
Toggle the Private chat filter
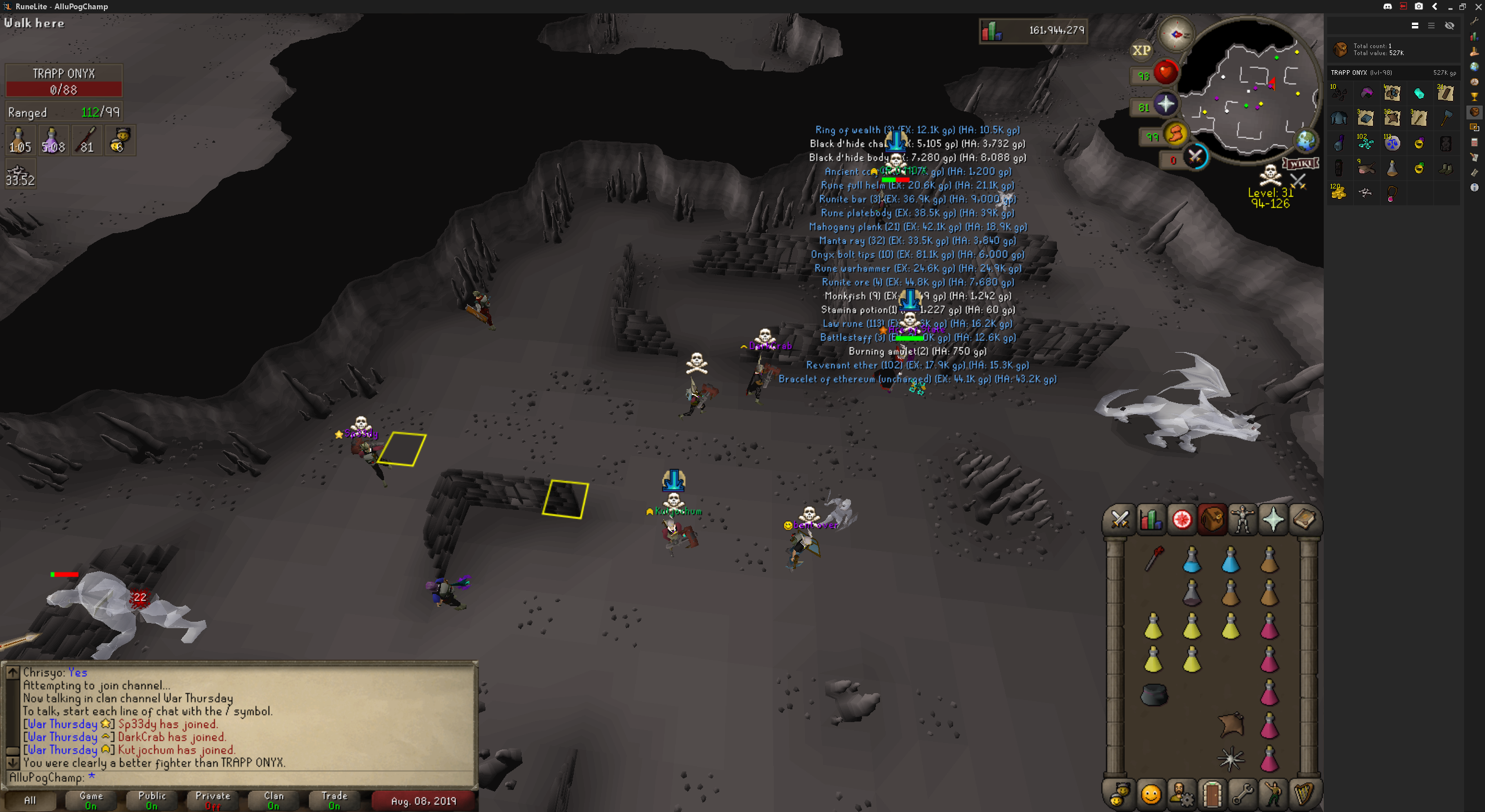click(213, 800)
